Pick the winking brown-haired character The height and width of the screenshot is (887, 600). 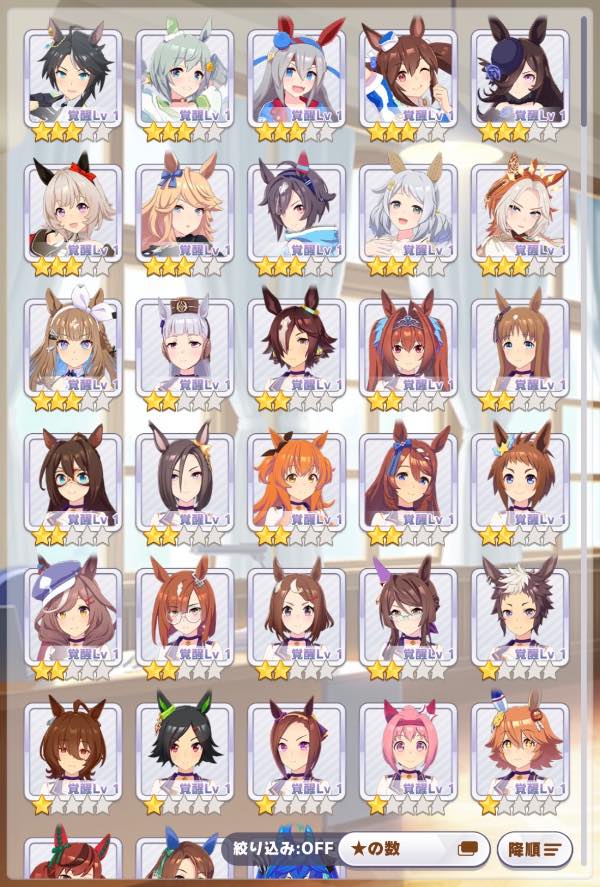[x=408, y=78]
